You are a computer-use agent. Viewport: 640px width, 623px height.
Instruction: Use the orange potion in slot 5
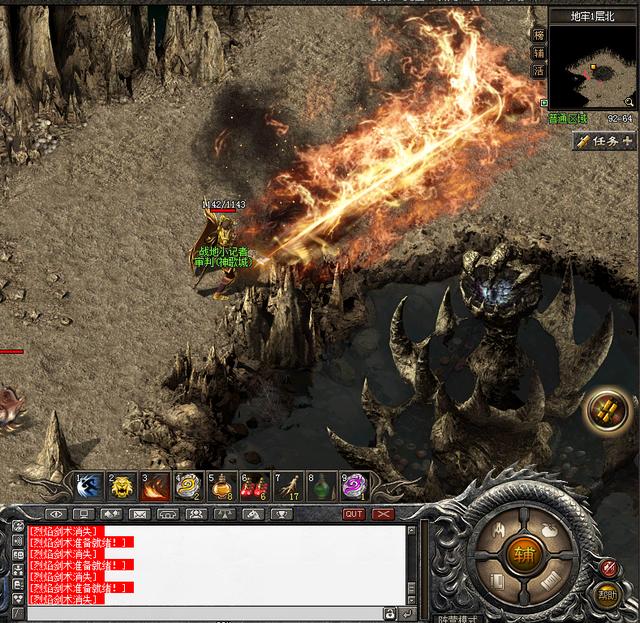(222, 487)
